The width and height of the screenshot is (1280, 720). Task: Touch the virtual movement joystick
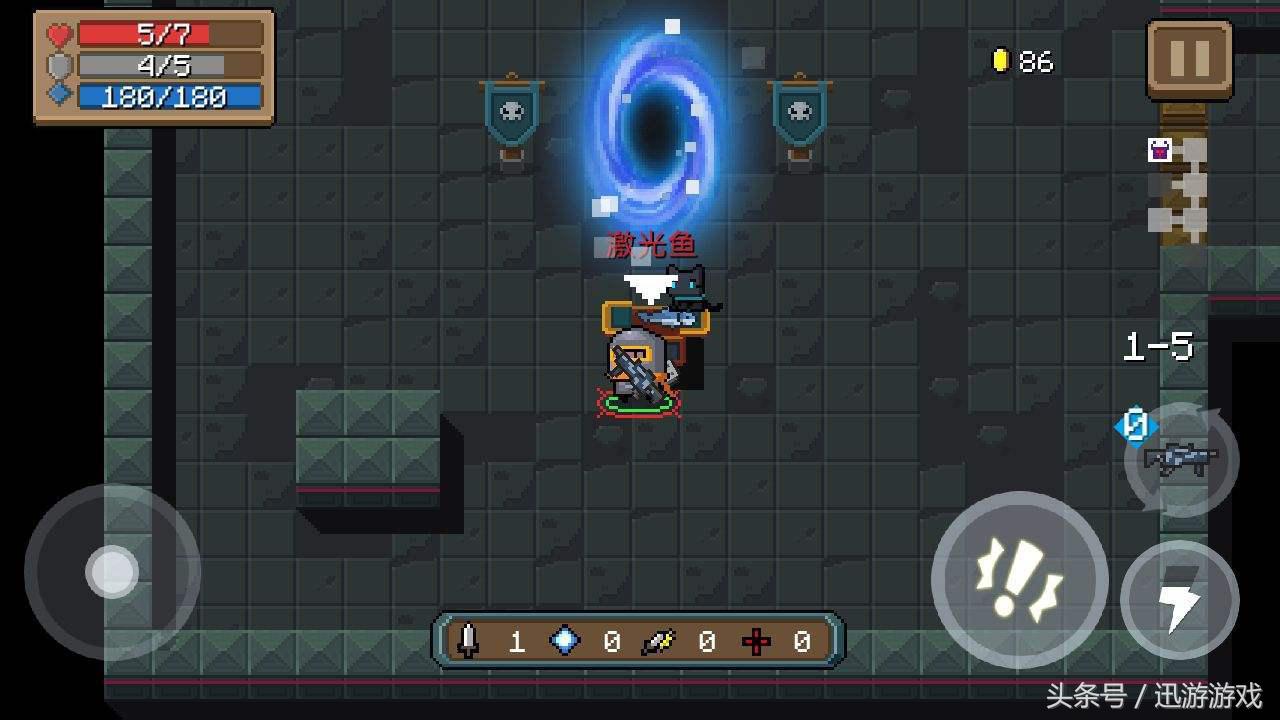tap(112, 572)
